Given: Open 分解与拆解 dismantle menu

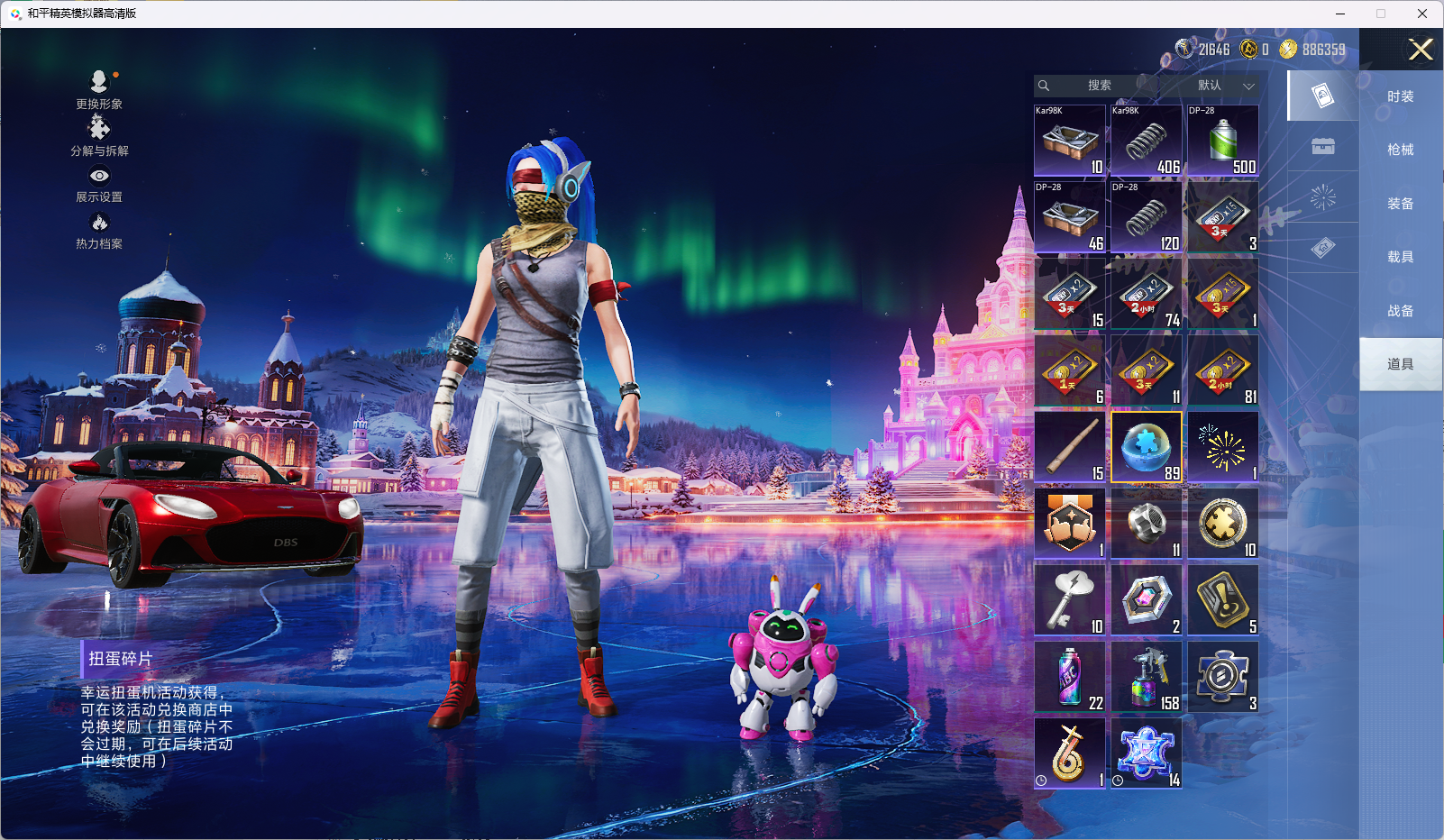Looking at the screenshot, I should (x=99, y=136).
